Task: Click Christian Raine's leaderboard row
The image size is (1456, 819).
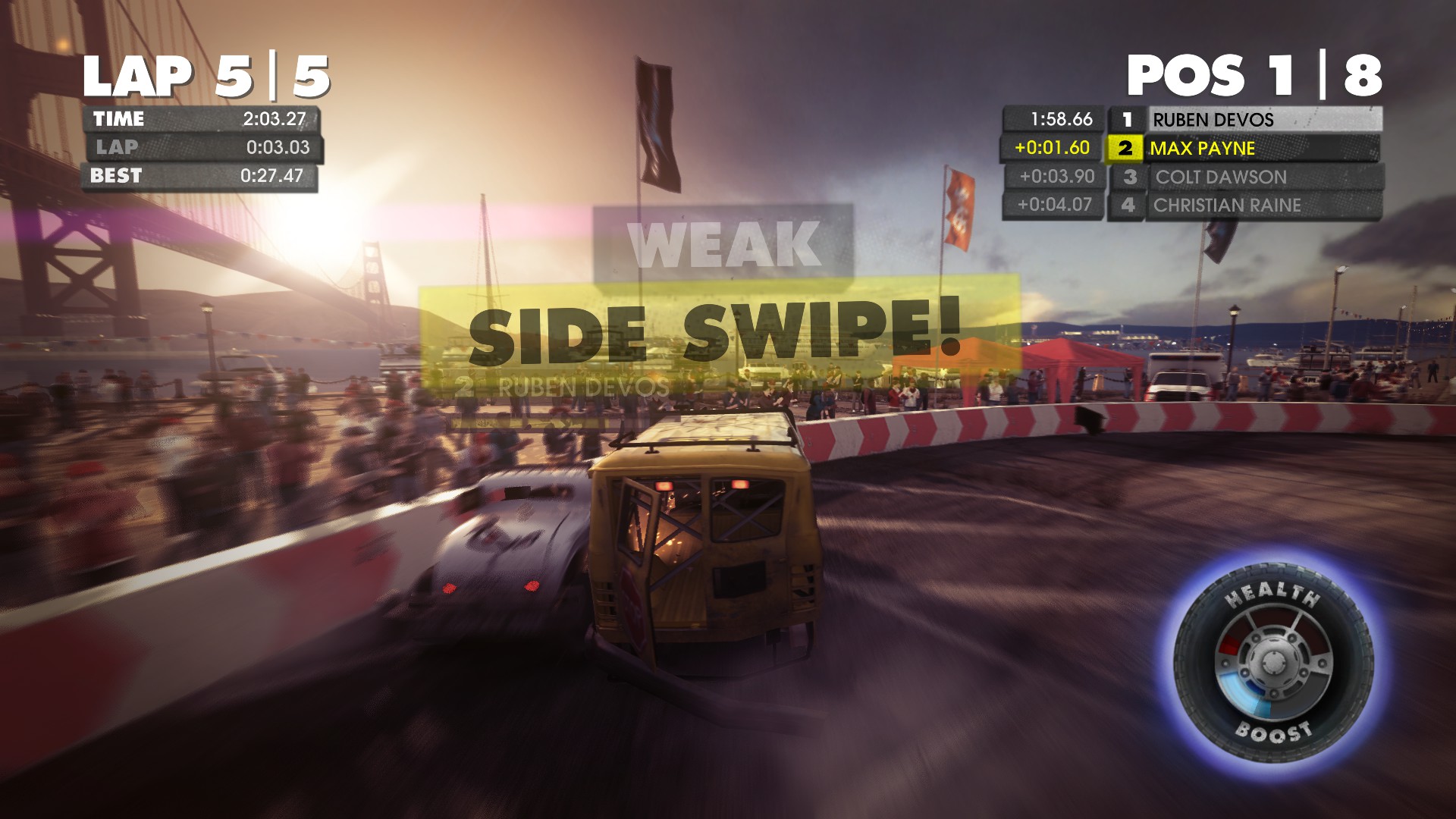Action: pyautogui.click(x=1244, y=206)
